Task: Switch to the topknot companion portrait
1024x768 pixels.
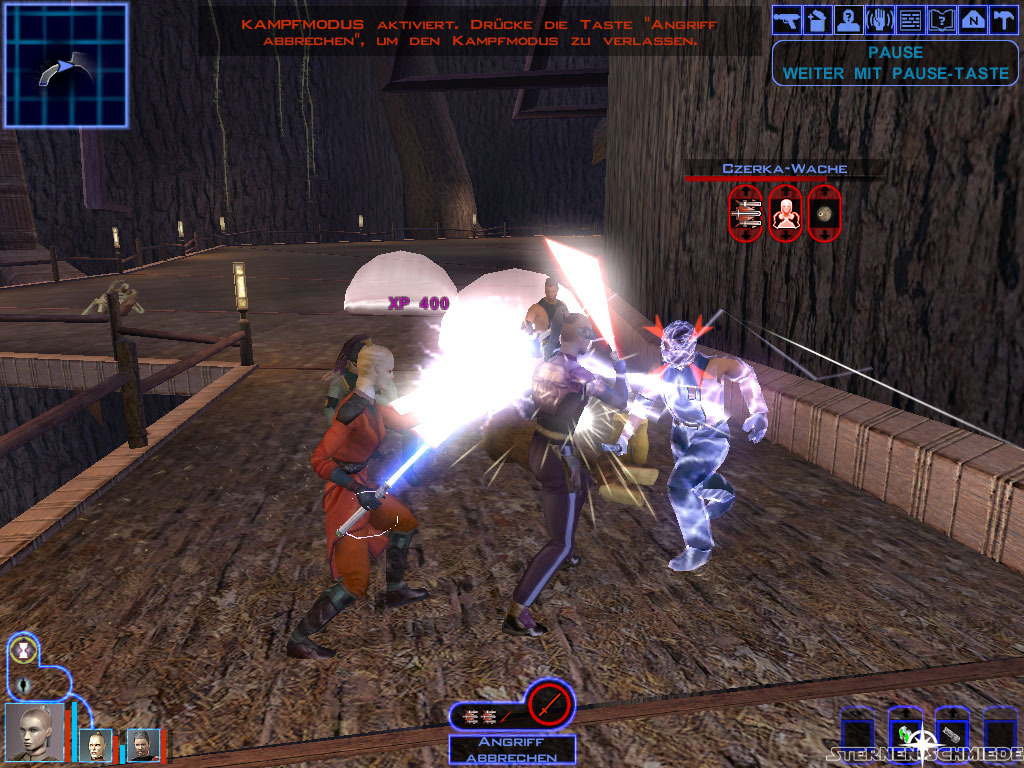Action: [x=98, y=743]
